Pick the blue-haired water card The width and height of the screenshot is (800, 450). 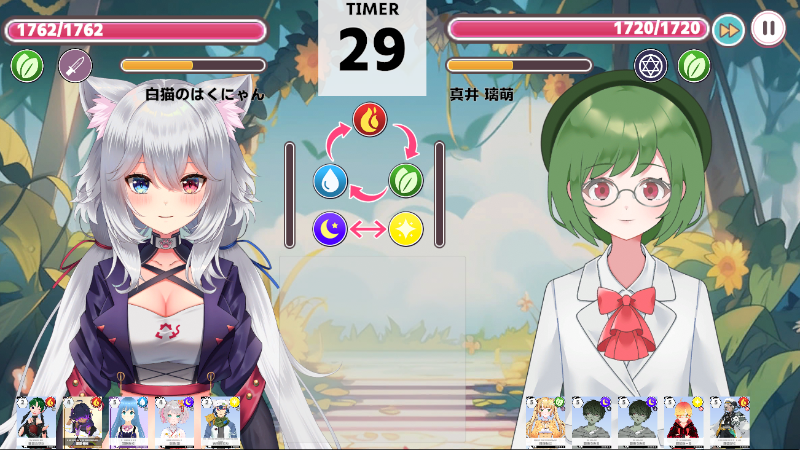(128, 421)
